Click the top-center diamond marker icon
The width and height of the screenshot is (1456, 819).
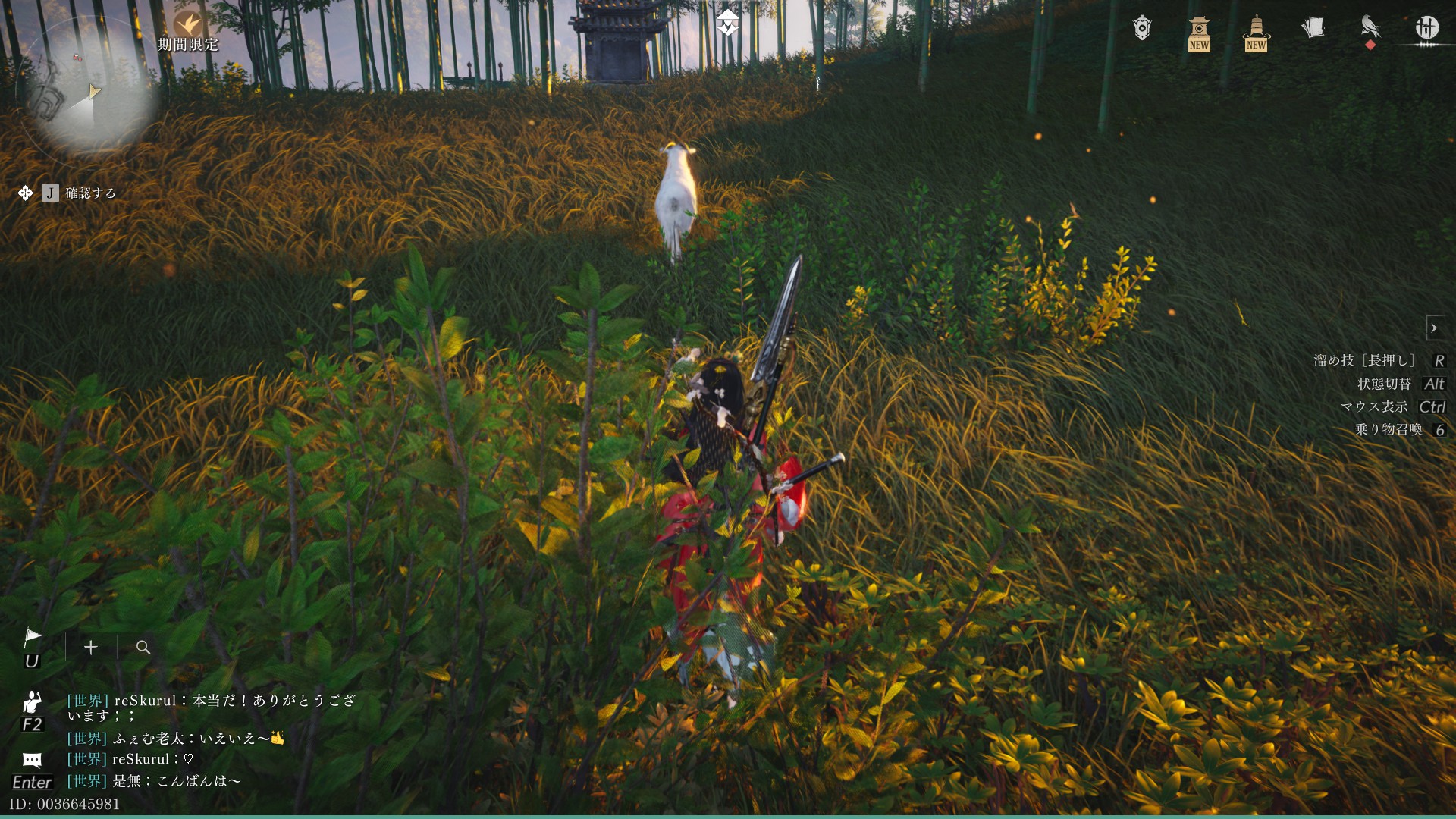tap(728, 23)
